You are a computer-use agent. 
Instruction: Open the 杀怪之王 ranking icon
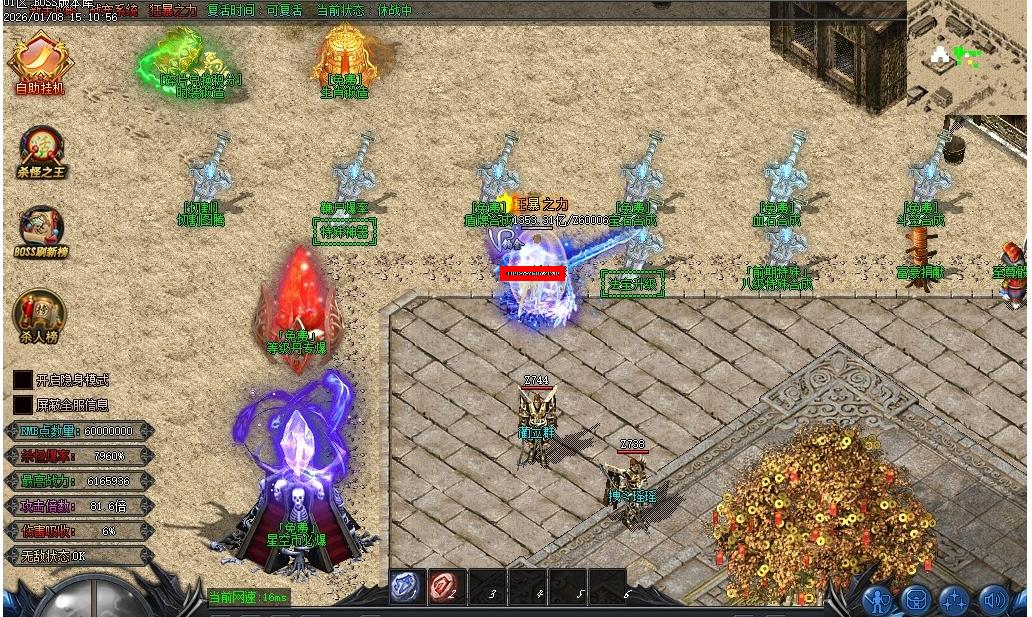[41, 148]
